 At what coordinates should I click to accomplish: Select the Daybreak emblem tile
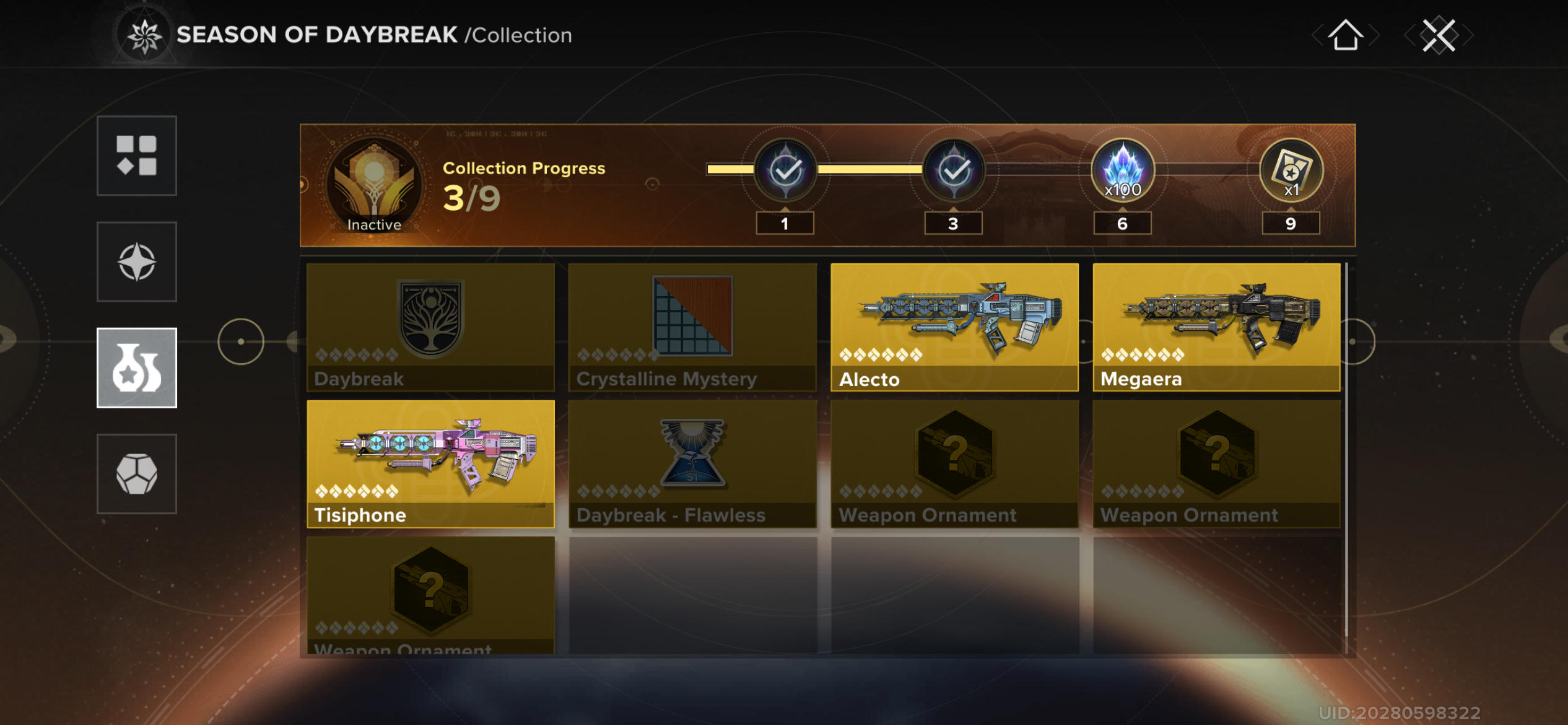click(x=430, y=327)
